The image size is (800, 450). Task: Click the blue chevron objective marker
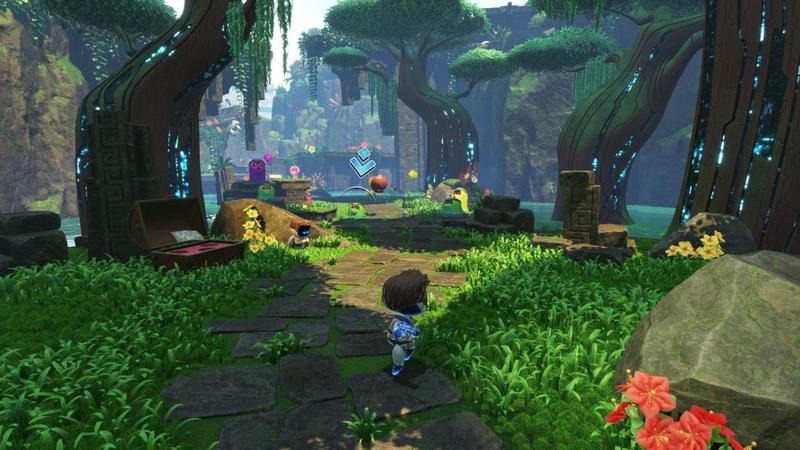tap(361, 161)
